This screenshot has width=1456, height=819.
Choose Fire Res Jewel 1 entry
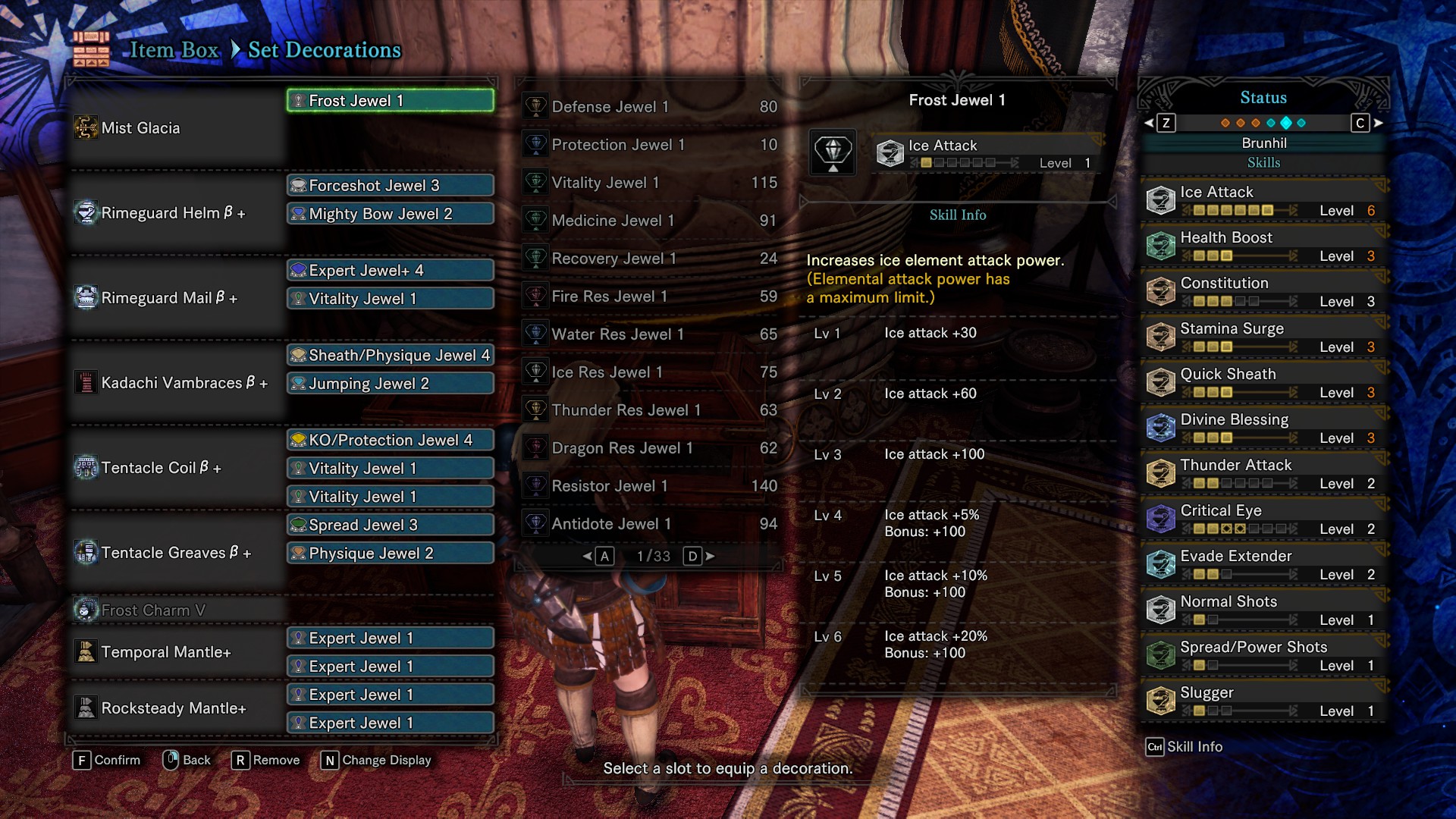pos(651,297)
